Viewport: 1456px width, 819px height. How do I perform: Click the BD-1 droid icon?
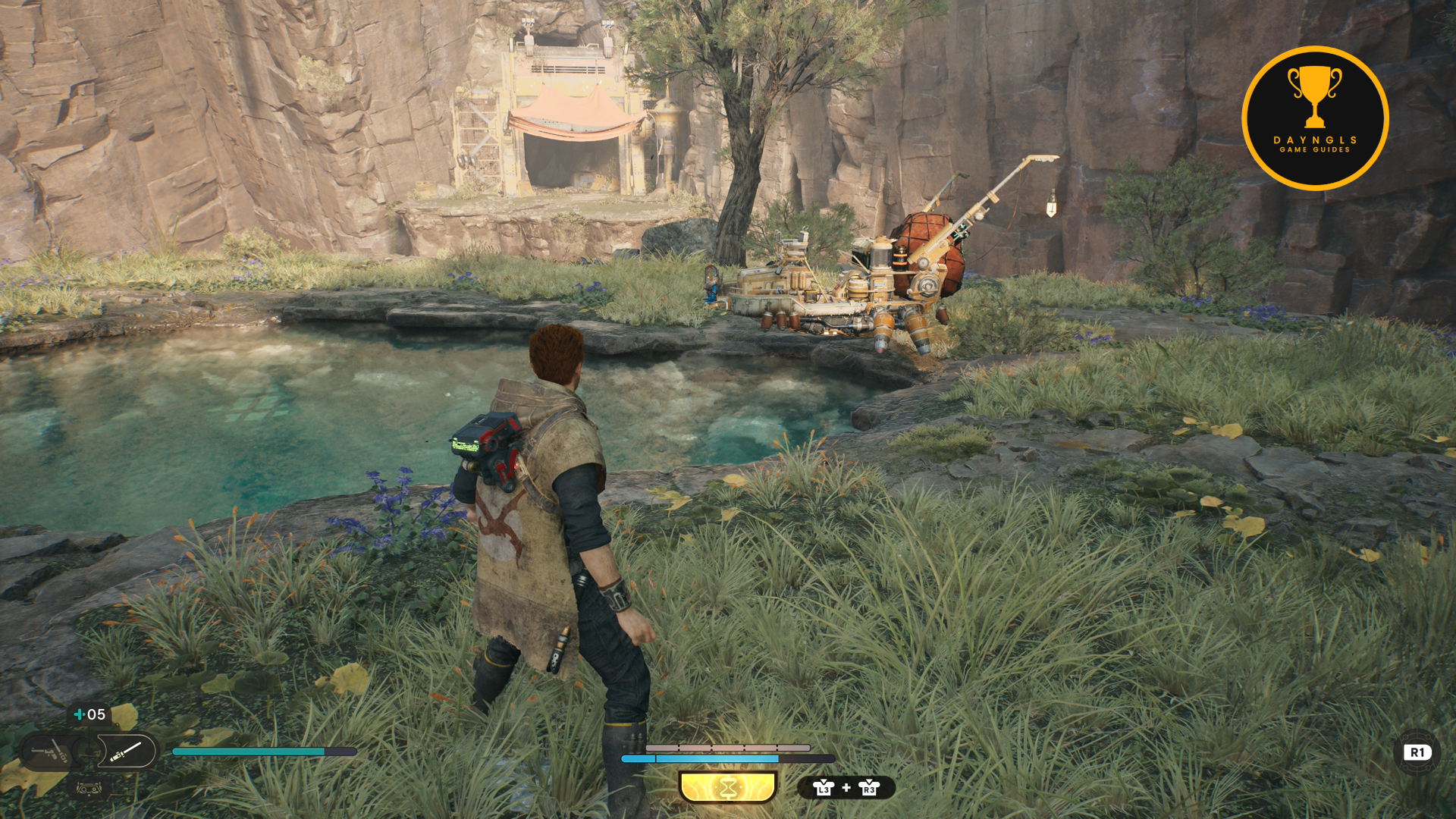(89, 789)
